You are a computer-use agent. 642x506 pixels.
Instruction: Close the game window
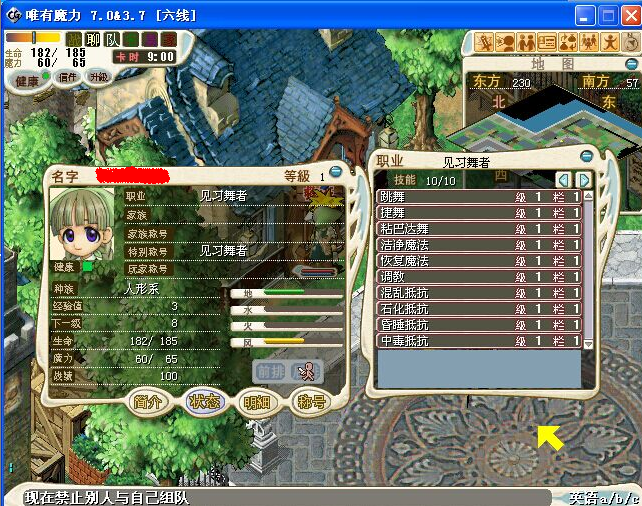[629, 15]
